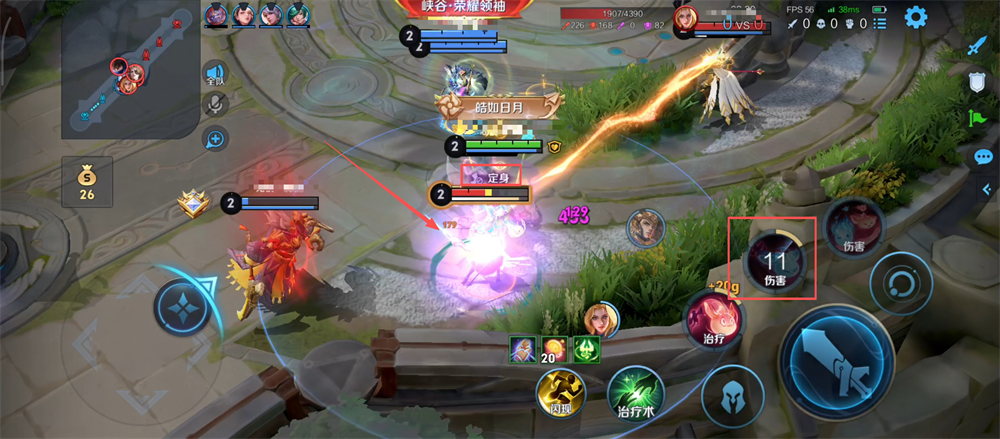Viewport: 1000px width, 439px height.
Task: Toggle the team voice speaker icon
Action: [214, 73]
